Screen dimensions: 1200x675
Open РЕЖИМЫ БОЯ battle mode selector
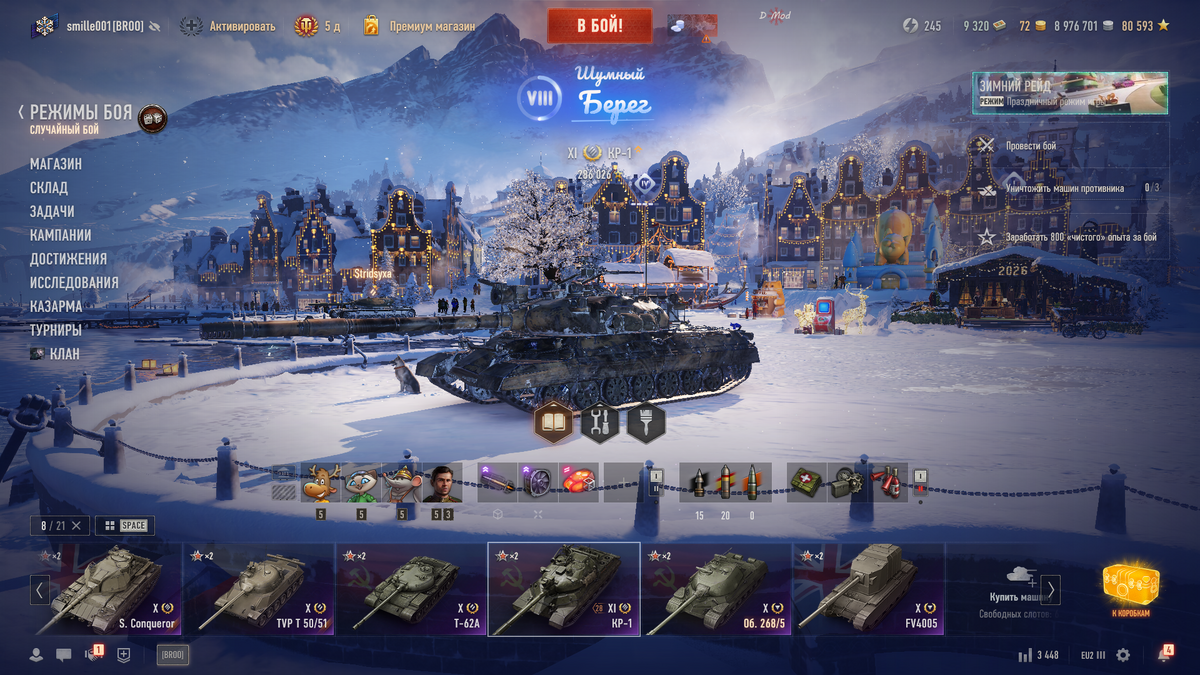(x=80, y=113)
